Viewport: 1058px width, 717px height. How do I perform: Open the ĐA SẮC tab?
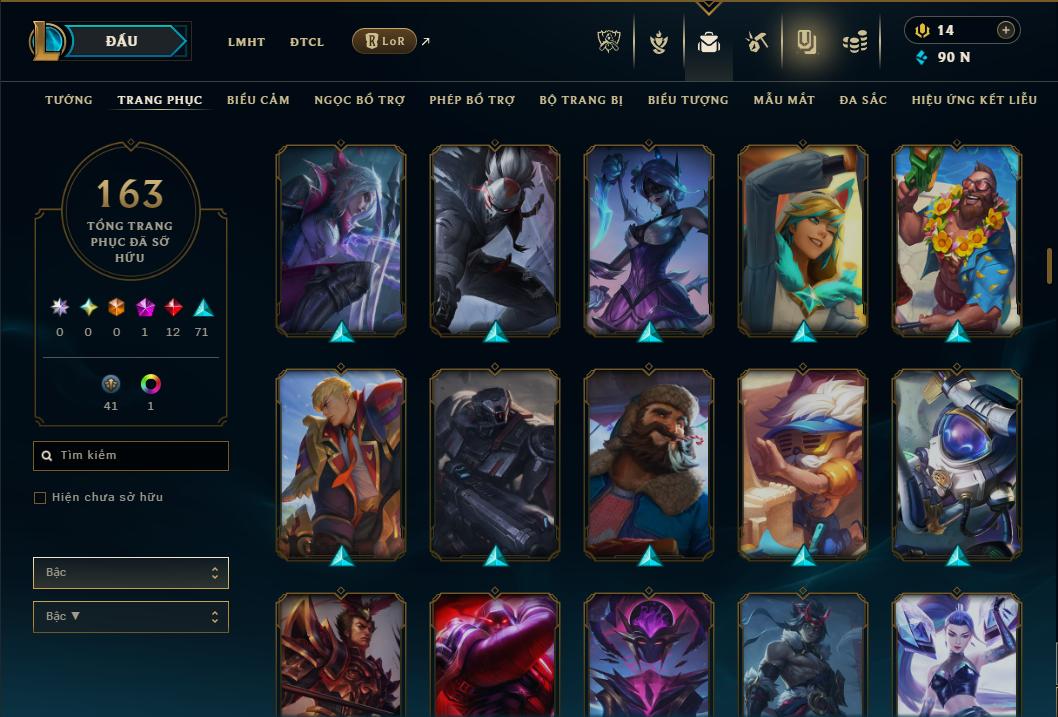(863, 100)
